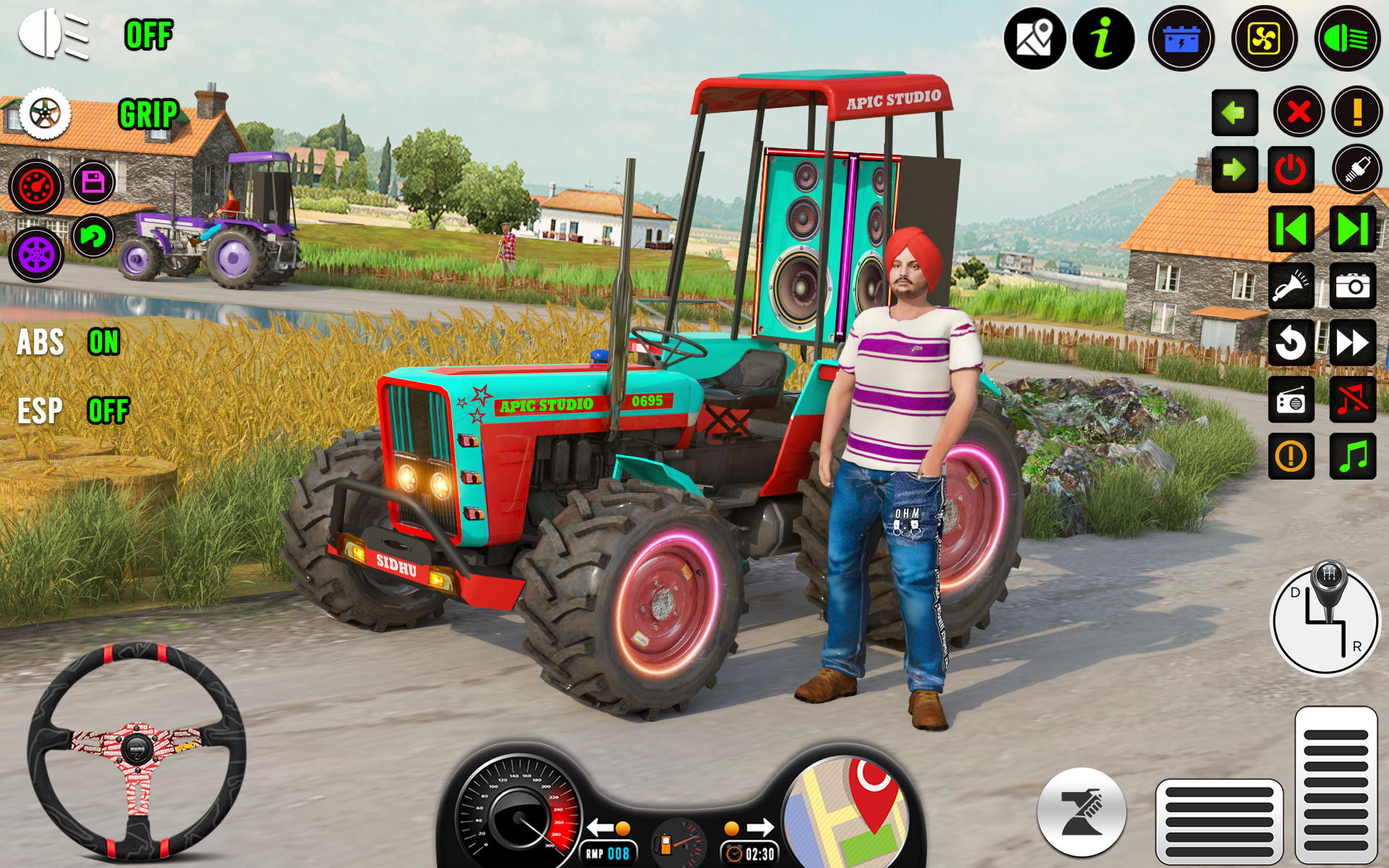The image size is (1389, 868).
Task: Mute music with the crossed note icon
Action: point(1352,399)
